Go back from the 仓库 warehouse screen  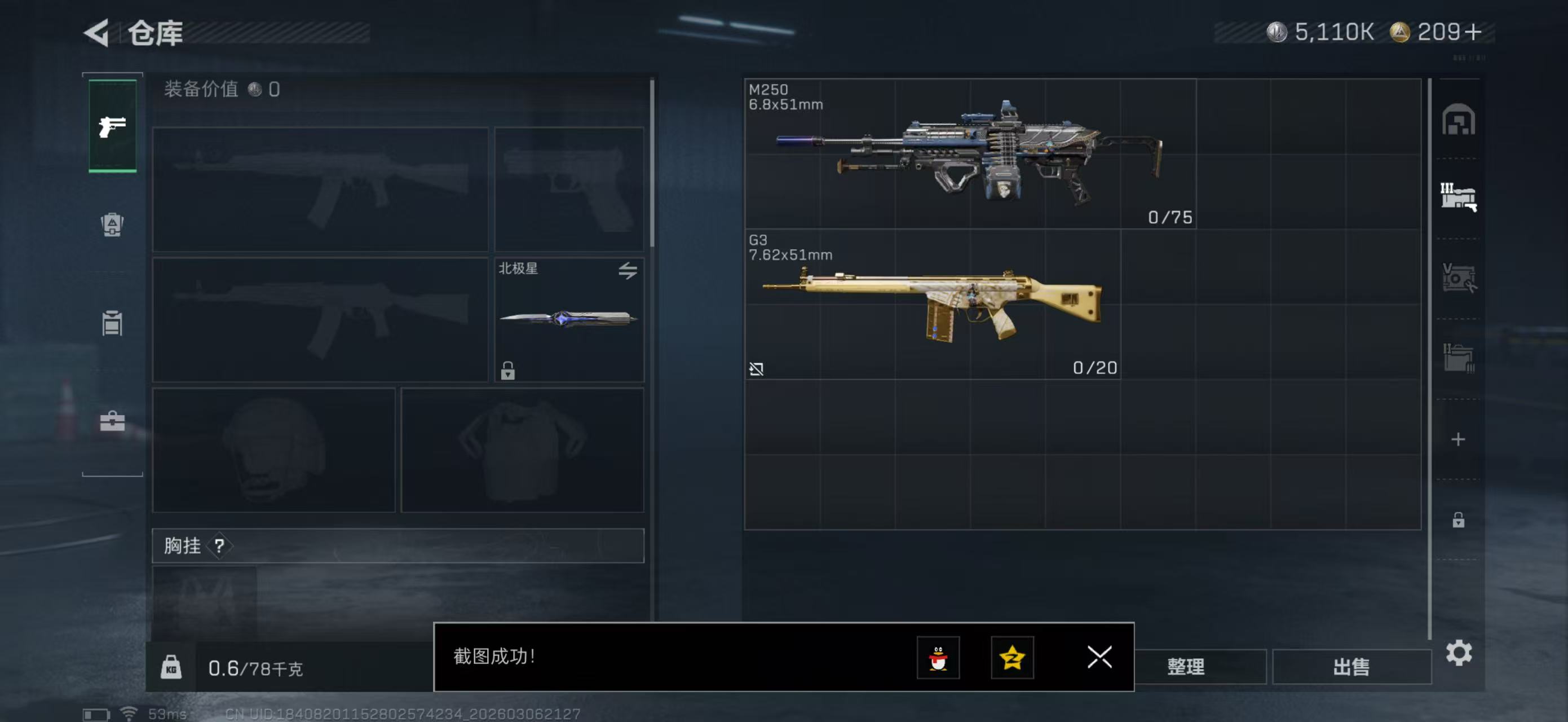pos(98,33)
